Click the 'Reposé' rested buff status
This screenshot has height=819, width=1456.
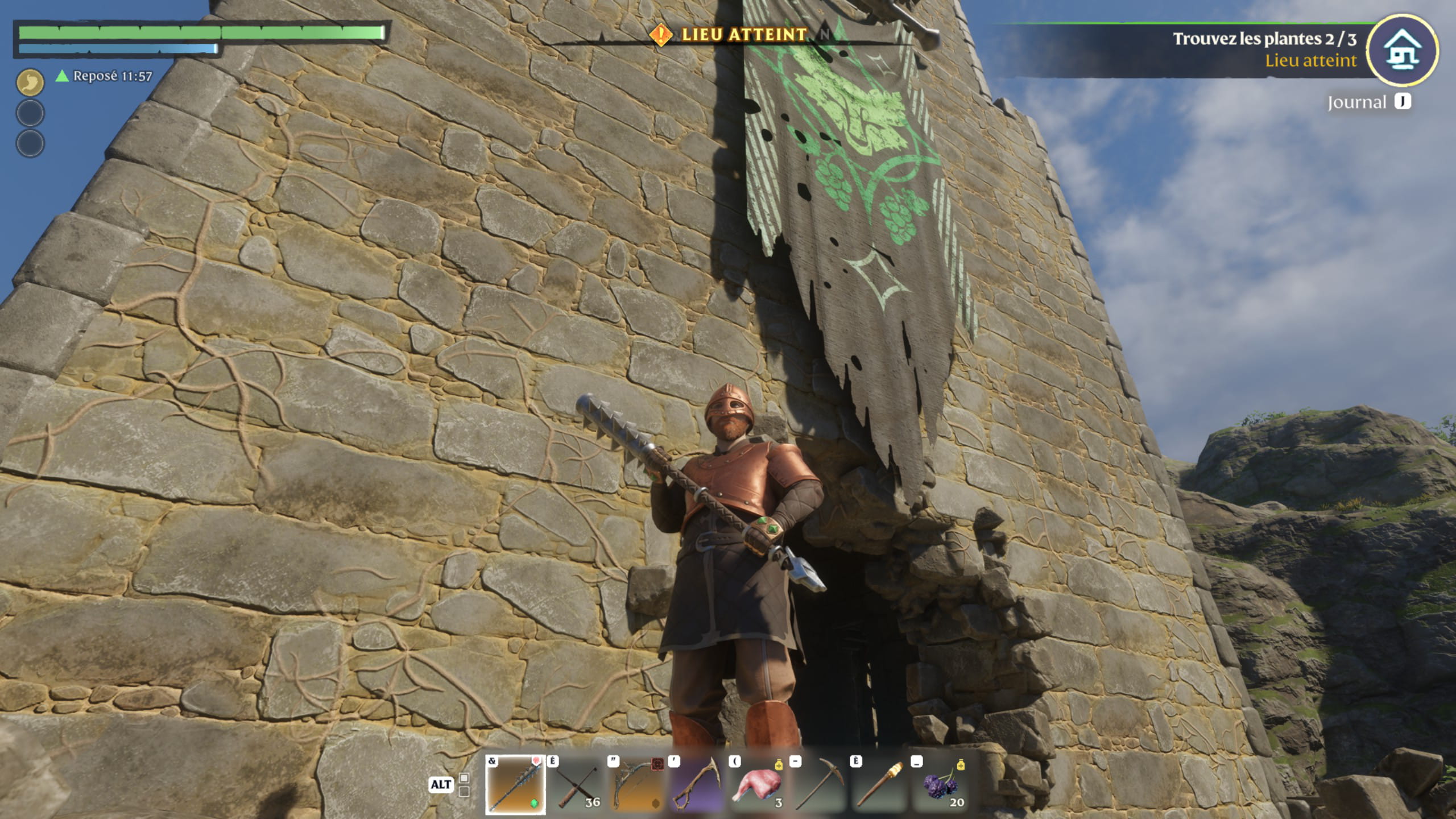point(105,76)
